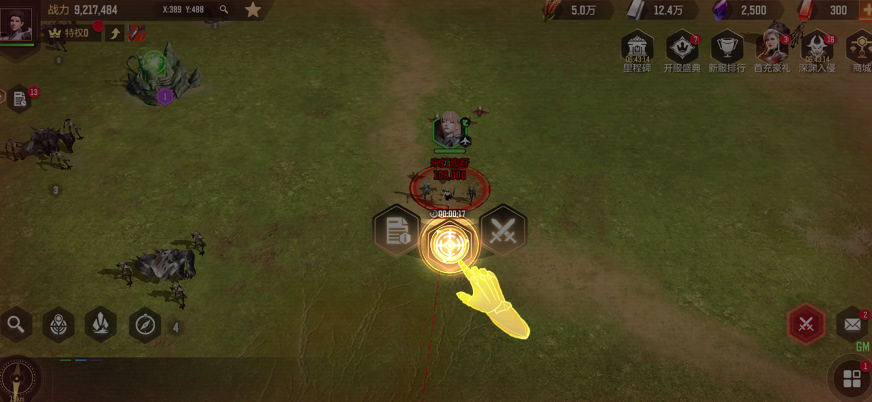Screen dimensions: 872x402
Task: Tap the glowing target action button
Action: click(448, 243)
